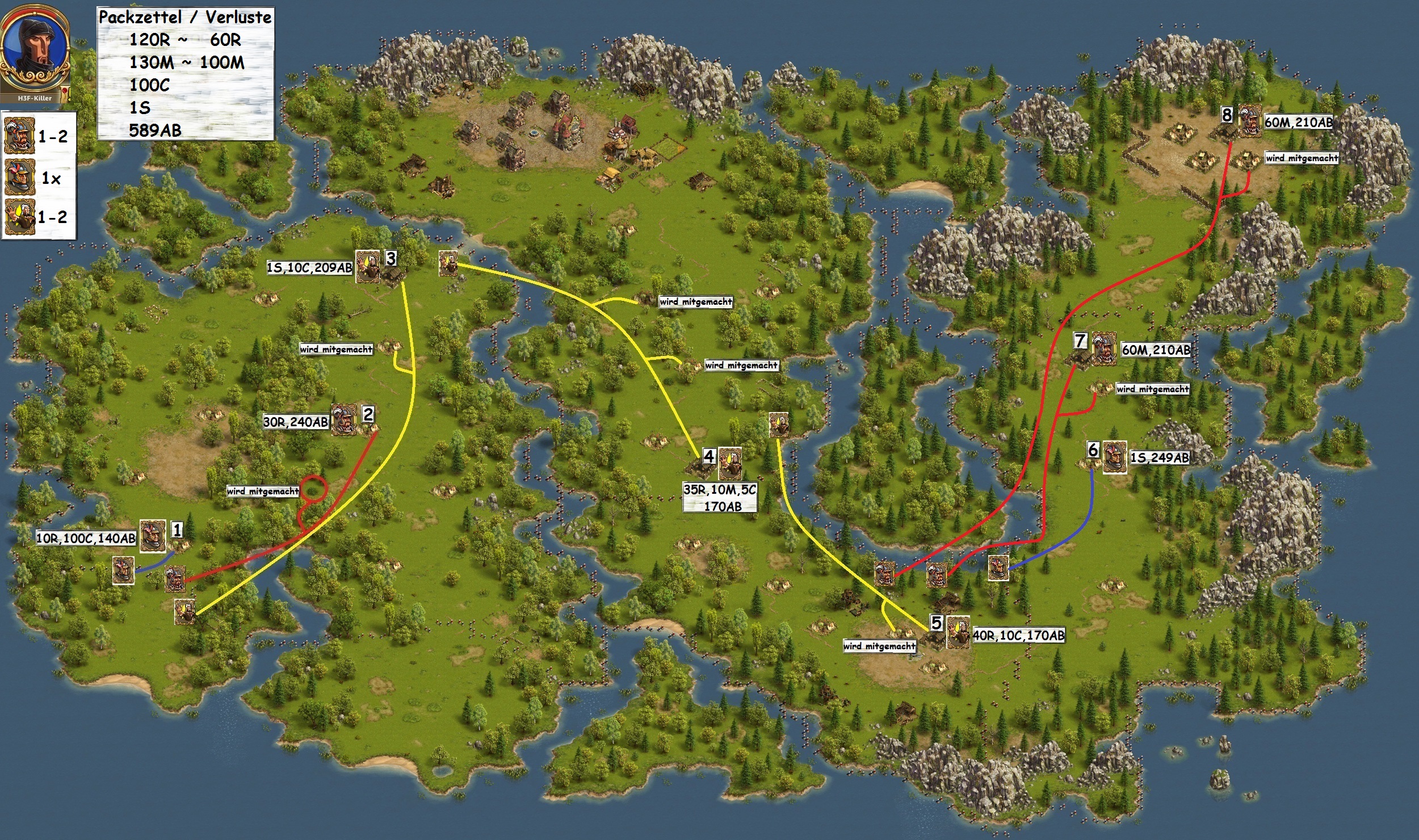Pick camp marker number 5
1419x840 pixels.
point(936,623)
